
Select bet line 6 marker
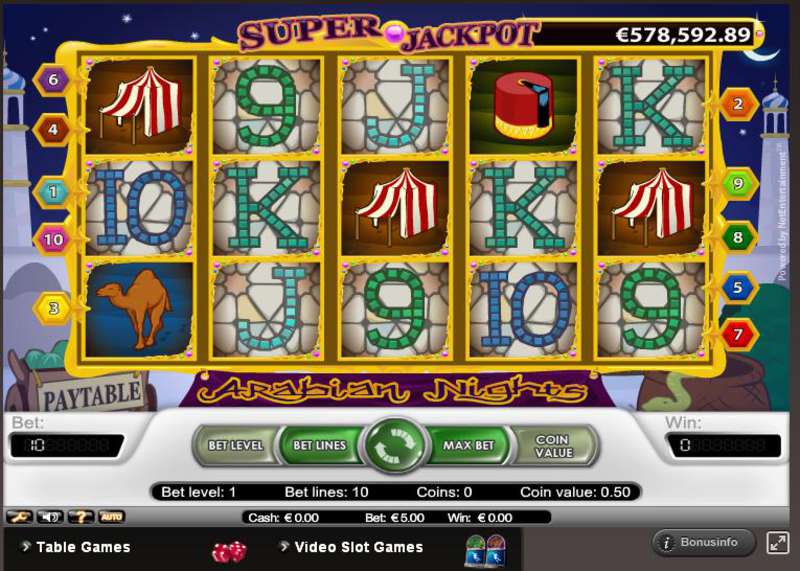click(x=53, y=79)
